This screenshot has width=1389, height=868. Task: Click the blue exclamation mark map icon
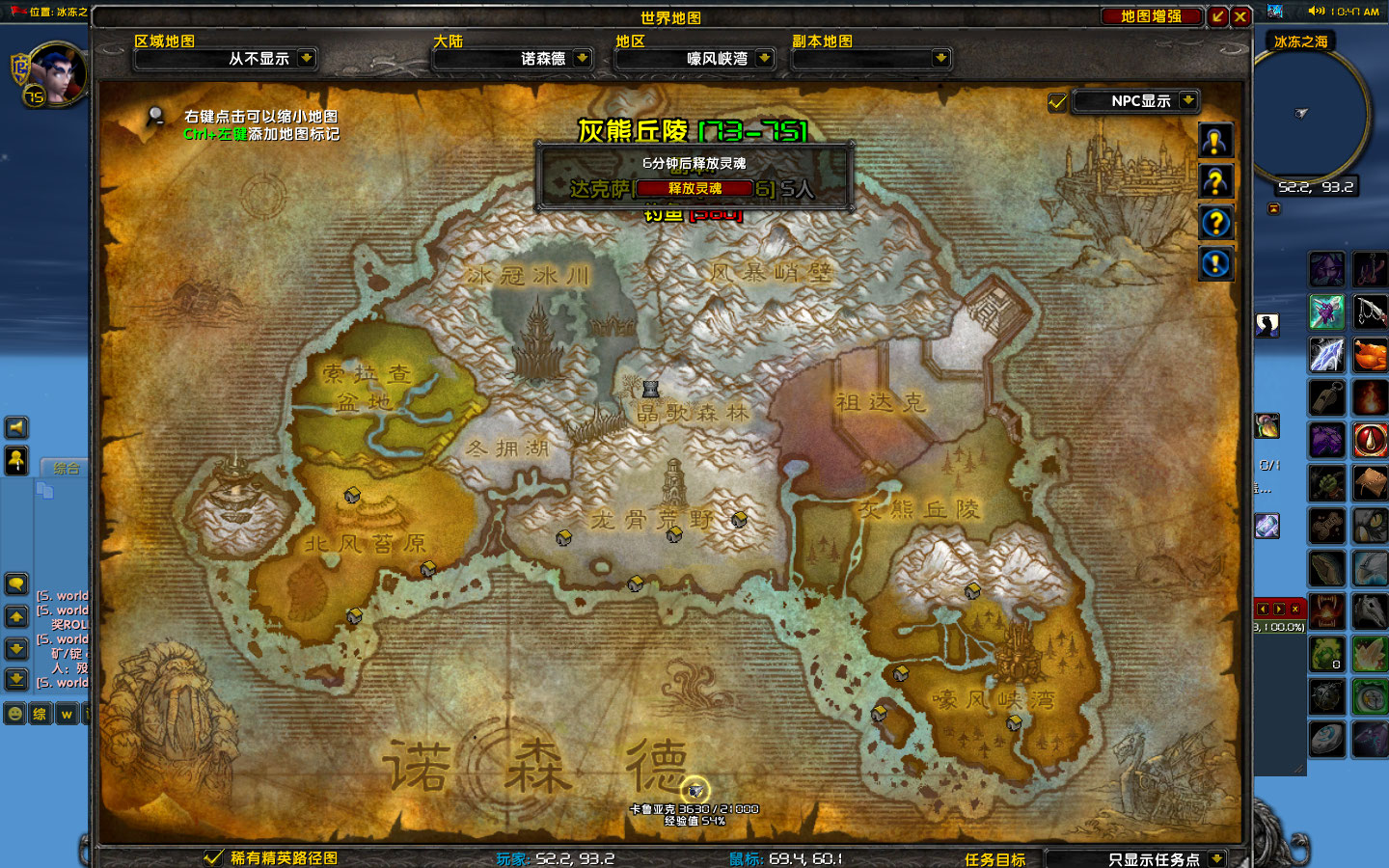(1215, 262)
